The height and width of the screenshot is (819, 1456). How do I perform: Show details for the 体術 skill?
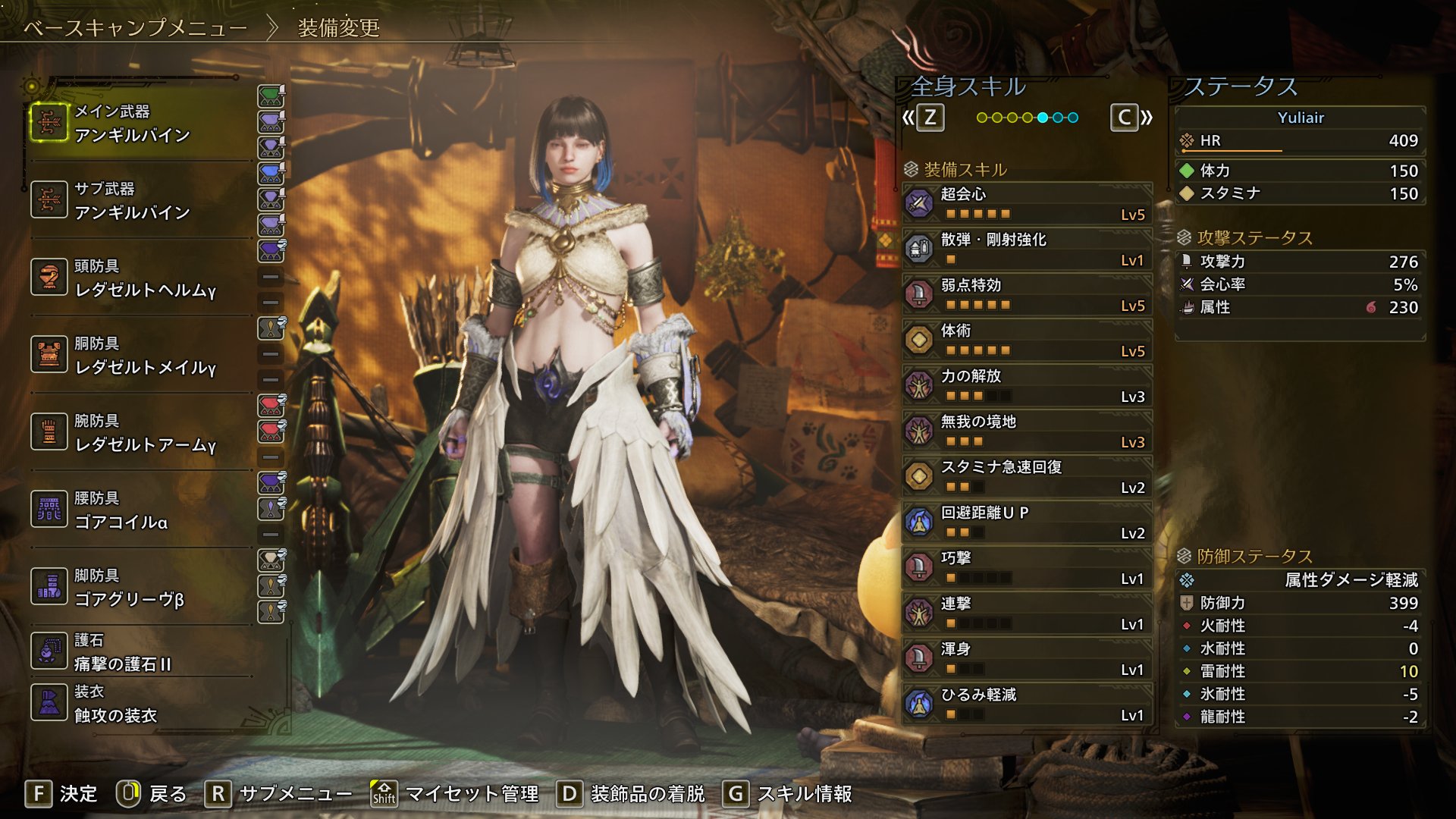pyautogui.click(x=1028, y=340)
